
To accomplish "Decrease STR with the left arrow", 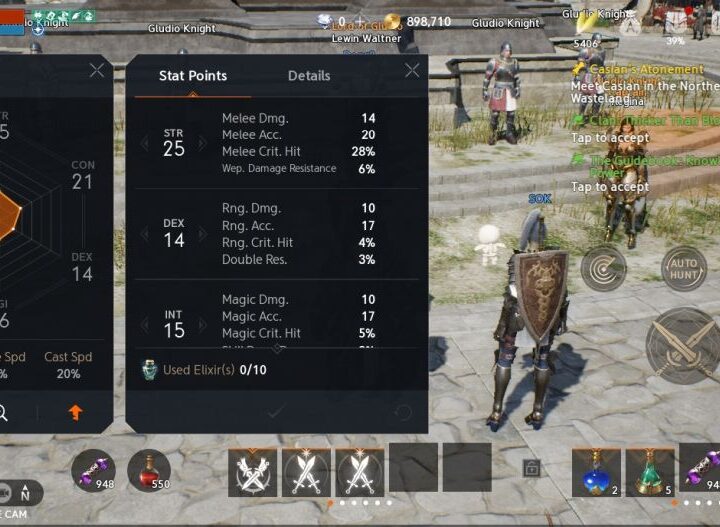I will pyautogui.click(x=143, y=143).
